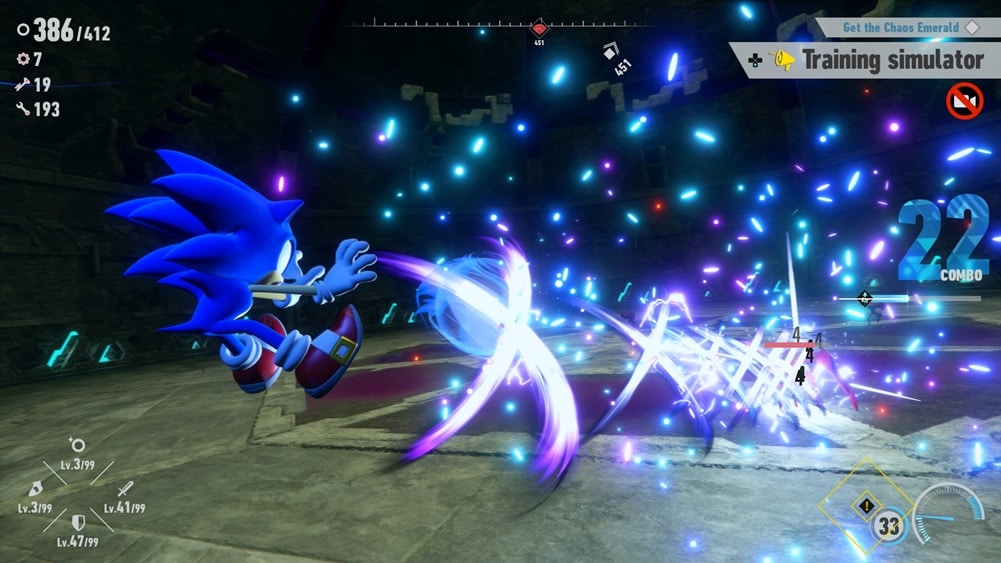
Task: Choose the shoe speed level icon
Action: (x=35, y=490)
